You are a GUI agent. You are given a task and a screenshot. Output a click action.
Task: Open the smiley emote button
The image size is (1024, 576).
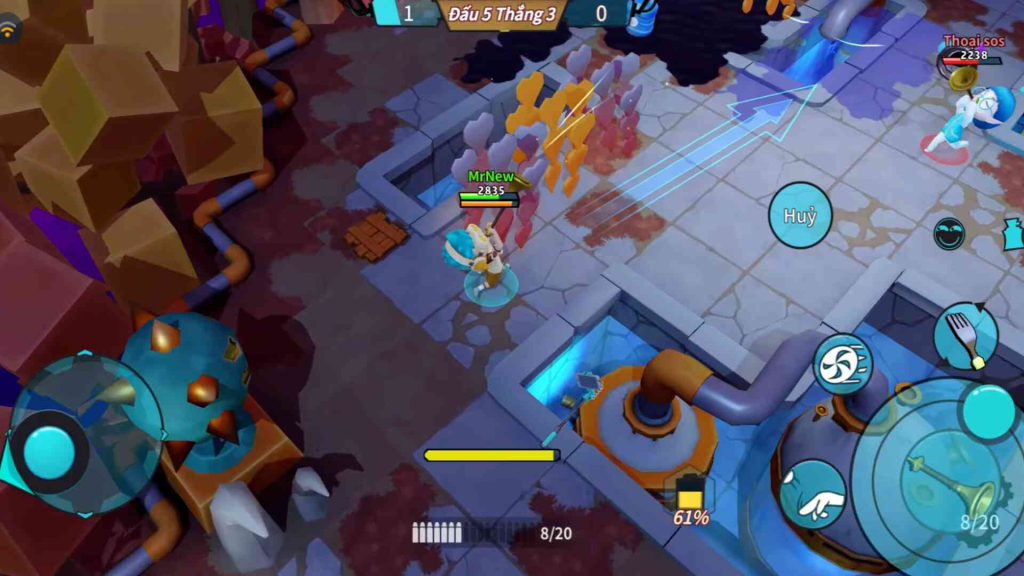(949, 233)
